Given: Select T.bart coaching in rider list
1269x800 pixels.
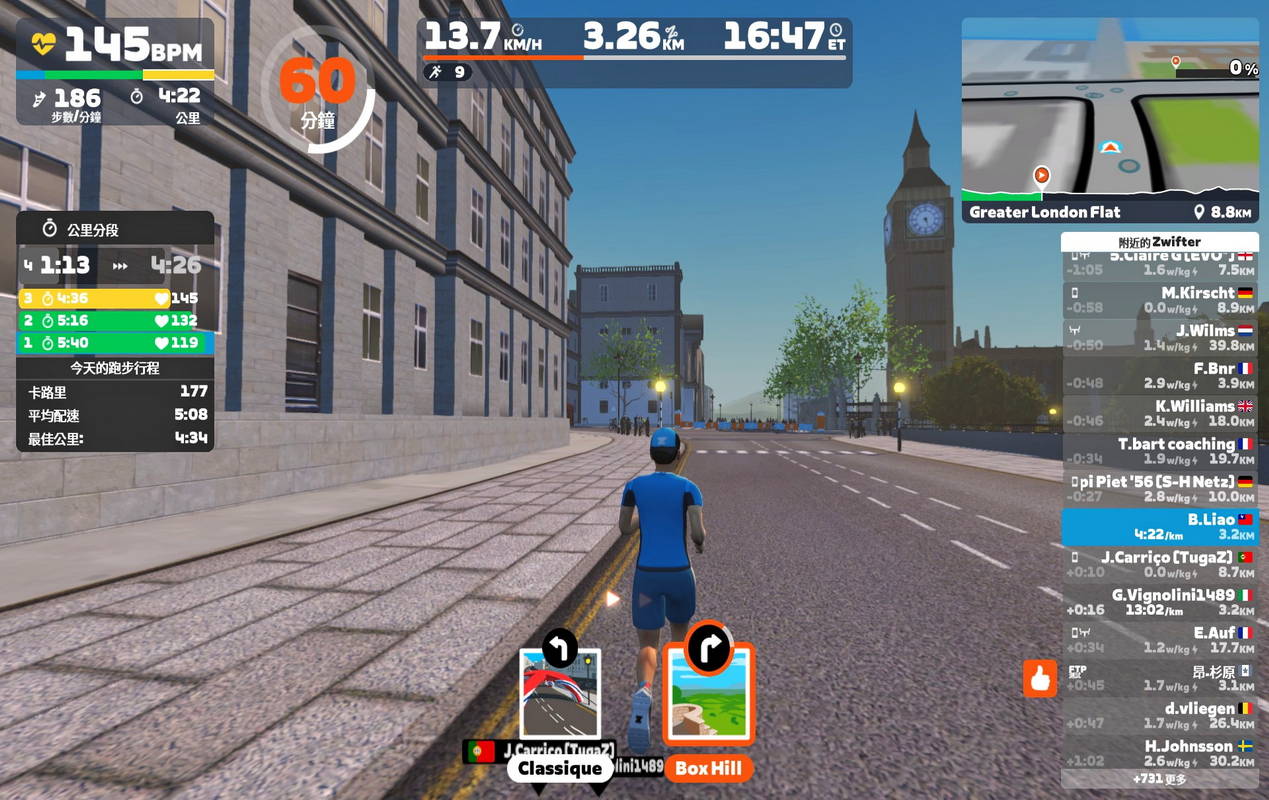Looking at the screenshot, I should (1159, 451).
